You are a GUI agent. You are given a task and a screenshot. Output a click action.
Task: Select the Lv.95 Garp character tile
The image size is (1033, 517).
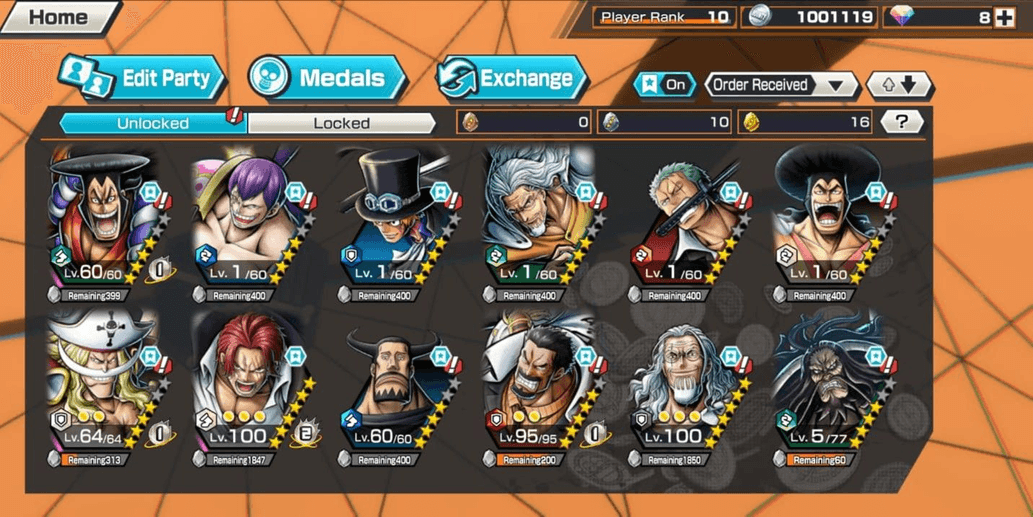pos(535,390)
